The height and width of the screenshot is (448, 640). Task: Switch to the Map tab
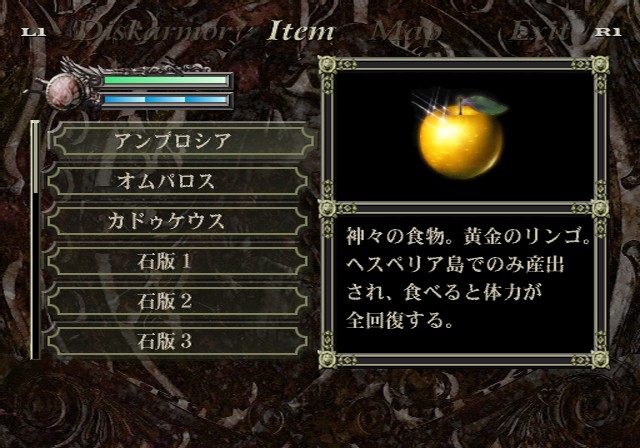(x=405, y=31)
